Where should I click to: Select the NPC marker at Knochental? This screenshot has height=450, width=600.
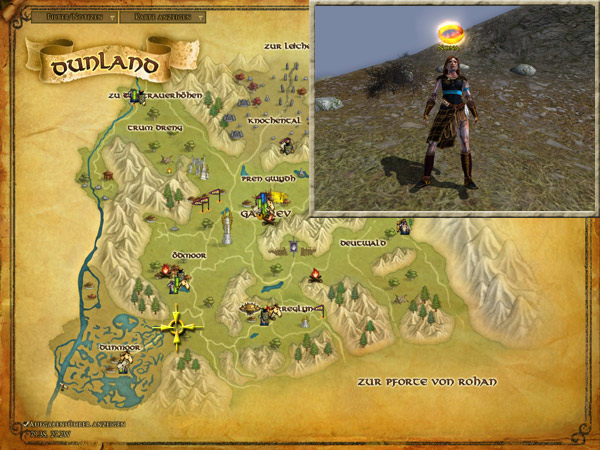point(287,146)
